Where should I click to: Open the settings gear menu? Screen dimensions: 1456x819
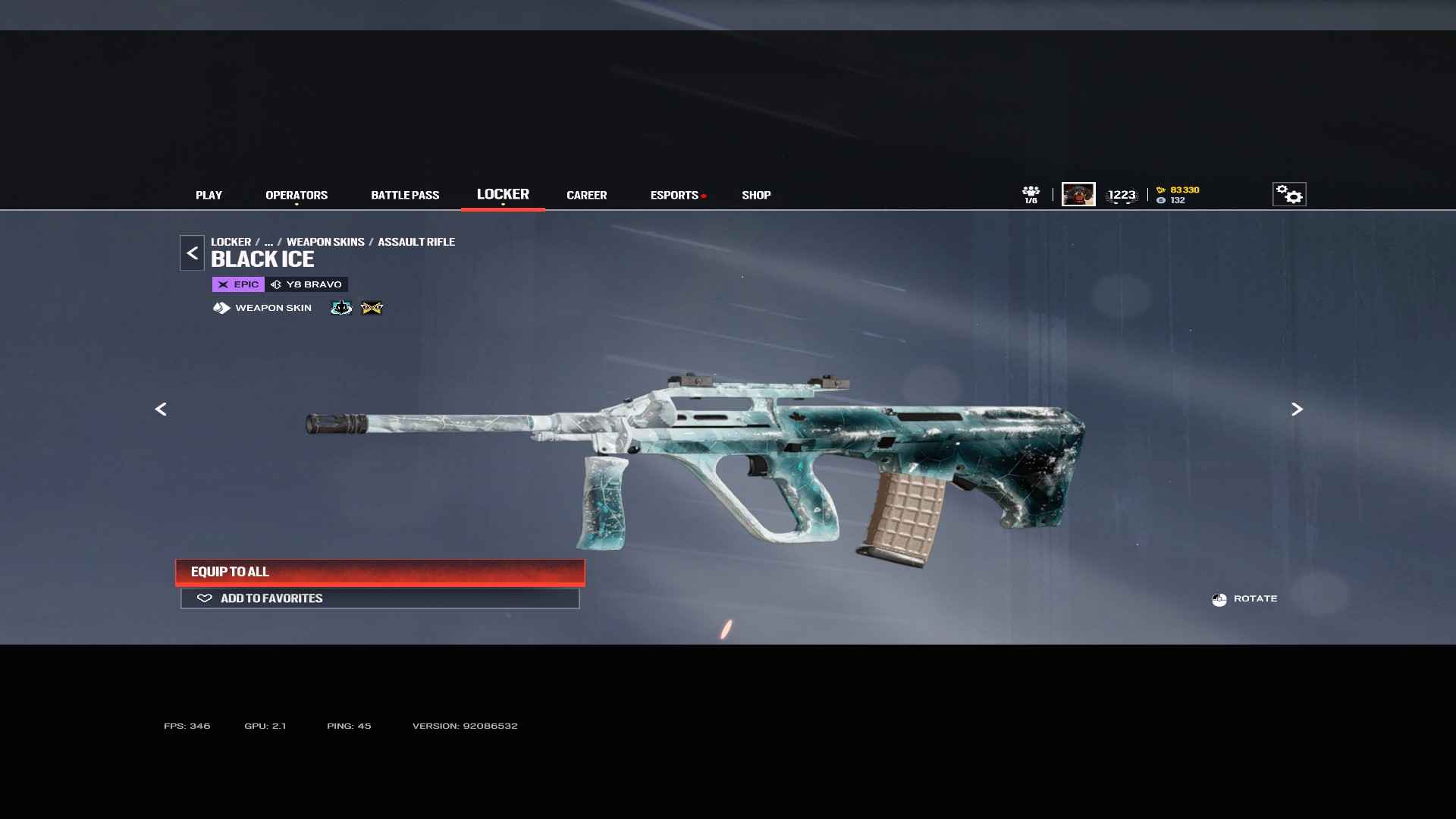click(1288, 195)
